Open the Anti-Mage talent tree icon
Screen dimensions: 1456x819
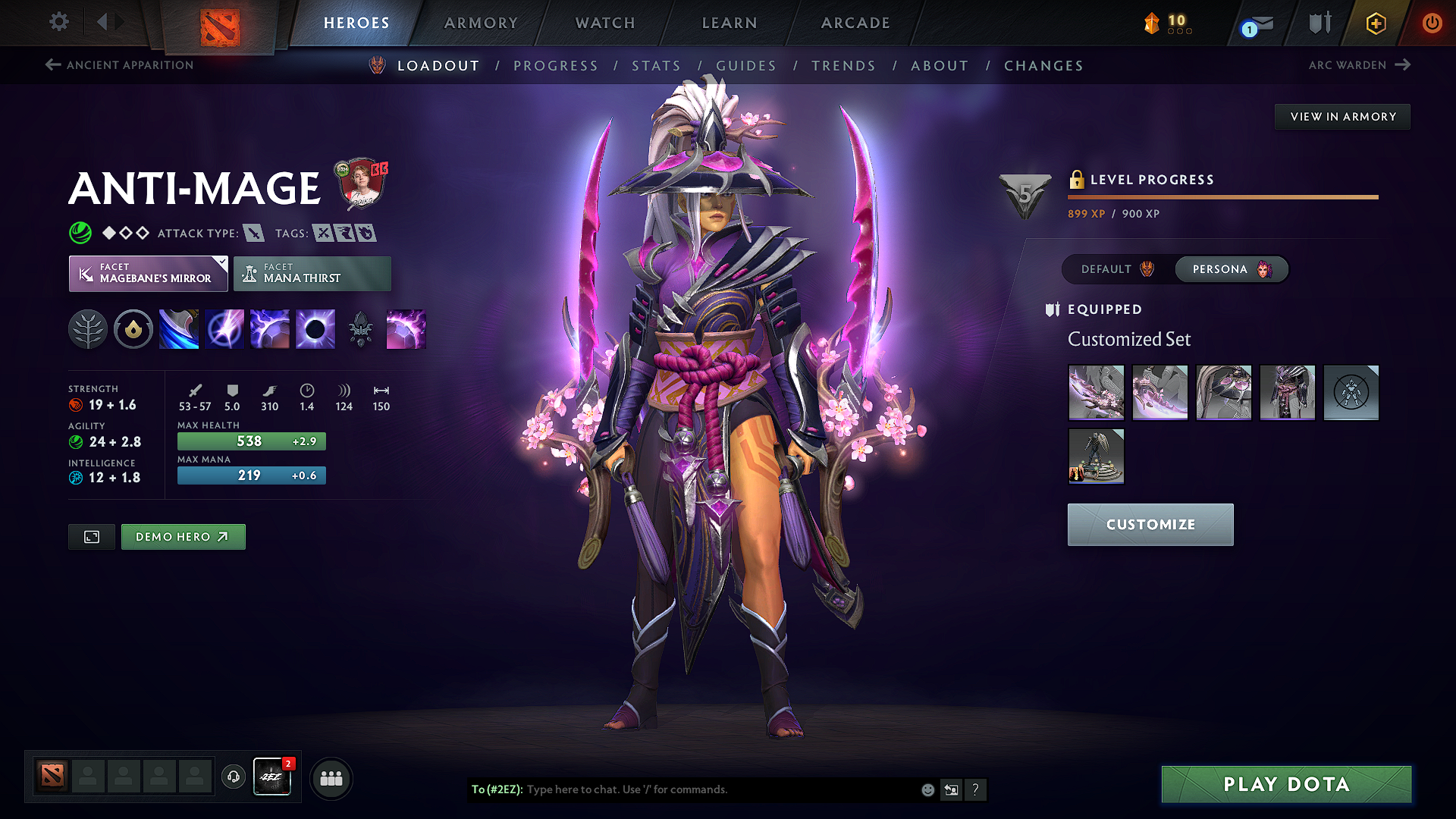coord(87,328)
